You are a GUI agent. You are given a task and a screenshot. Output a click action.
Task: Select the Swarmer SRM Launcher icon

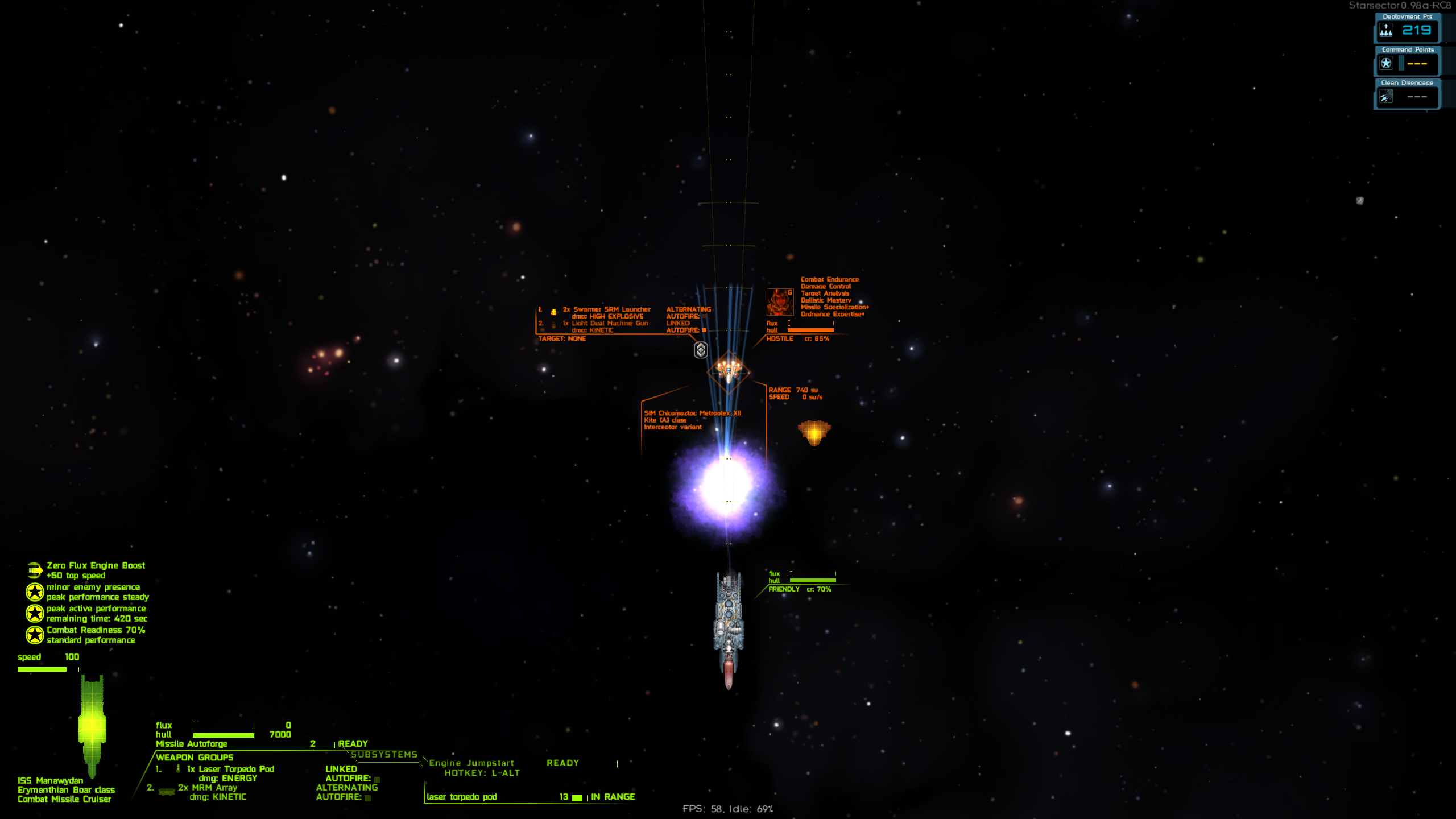coord(553,312)
